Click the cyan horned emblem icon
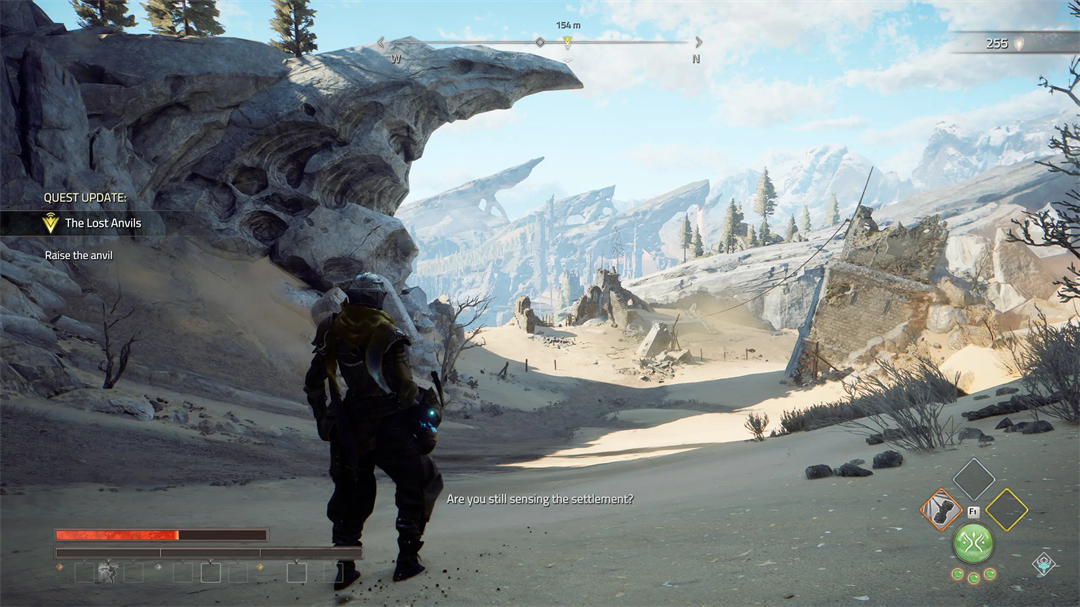The width and height of the screenshot is (1080, 607). (x=1044, y=563)
